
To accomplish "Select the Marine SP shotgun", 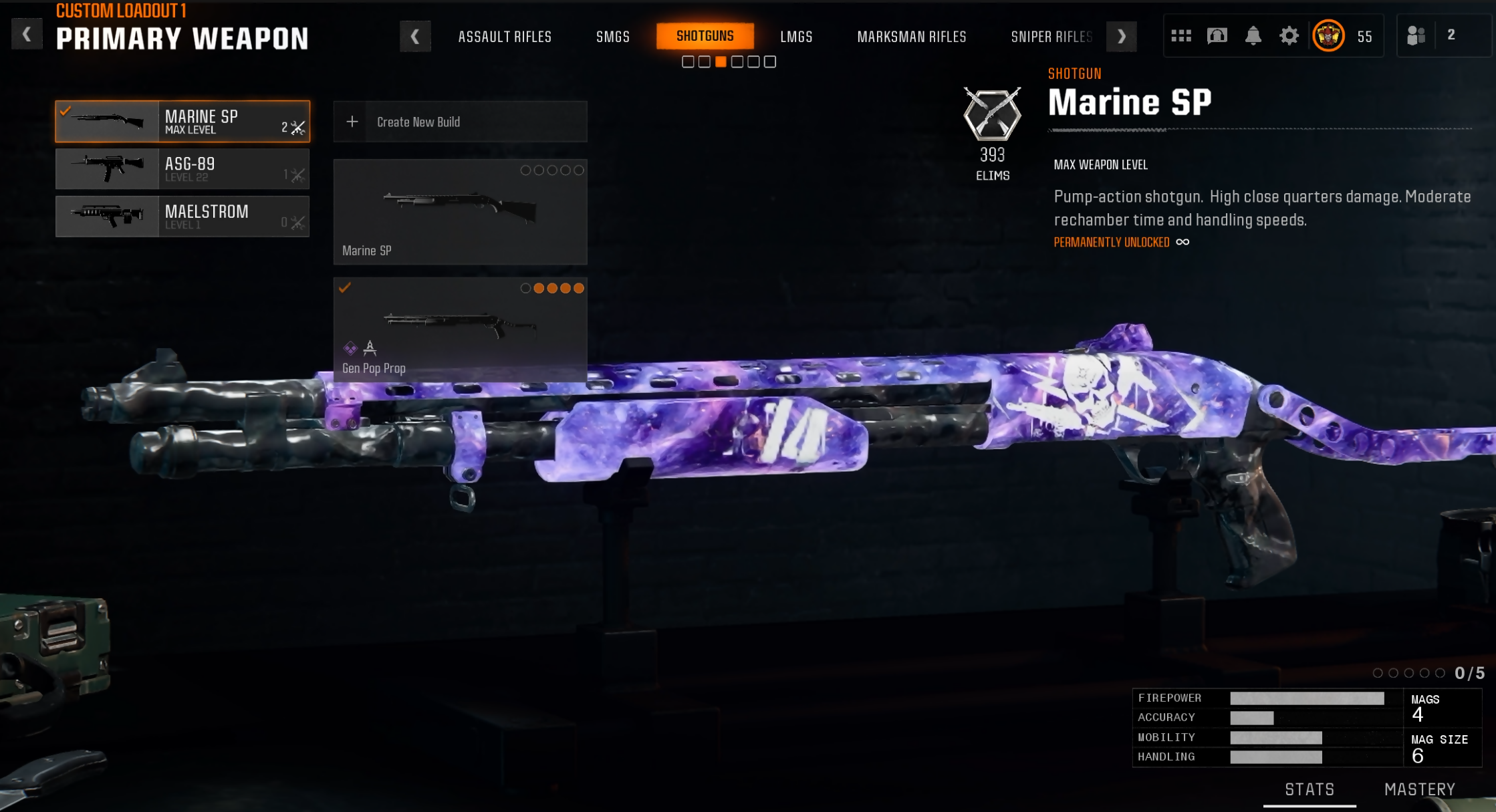I will tap(182, 122).
